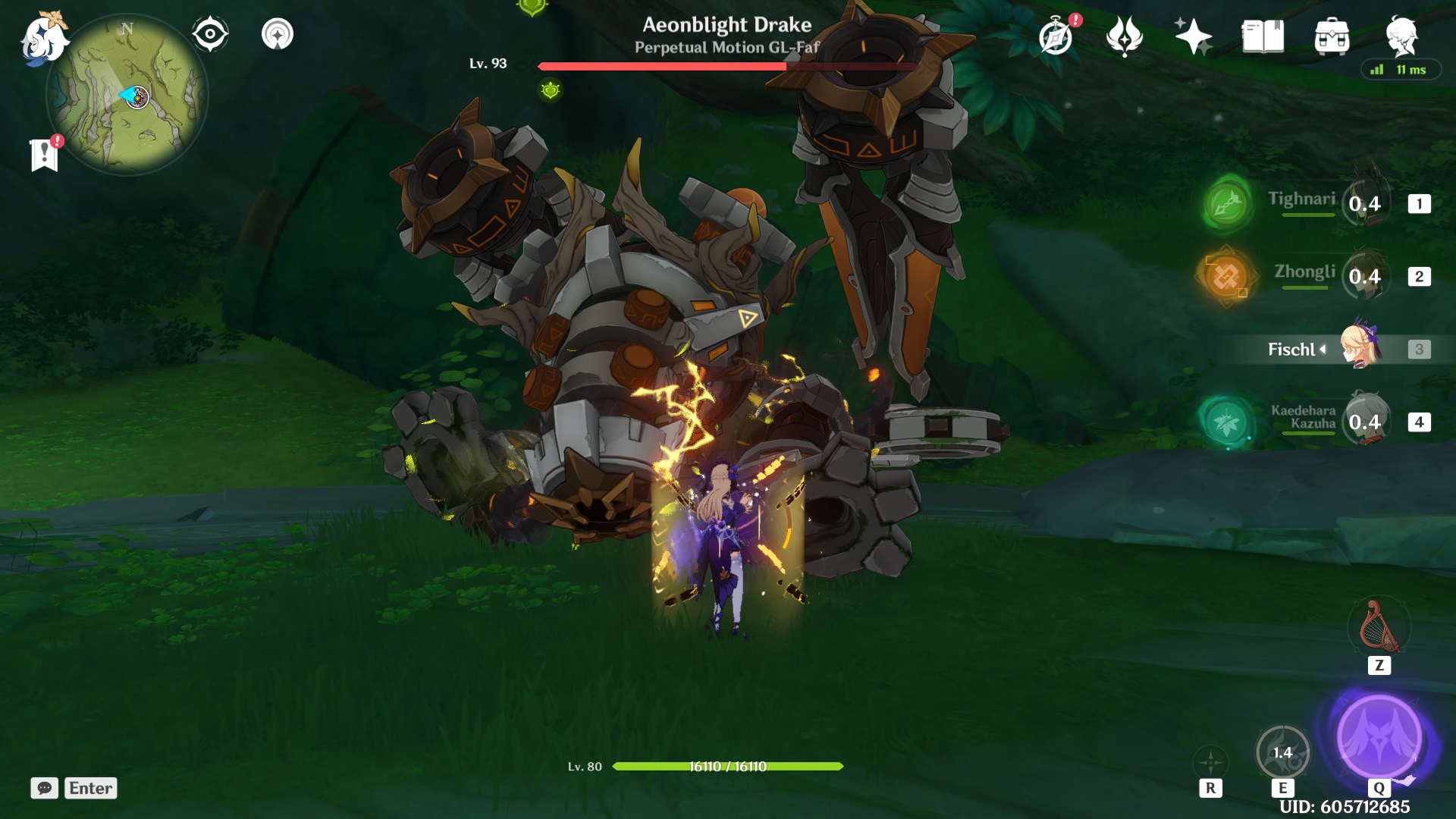The image size is (1456, 819).
Task: Click the network latency 11 ms indicator
Action: point(1399,69)
